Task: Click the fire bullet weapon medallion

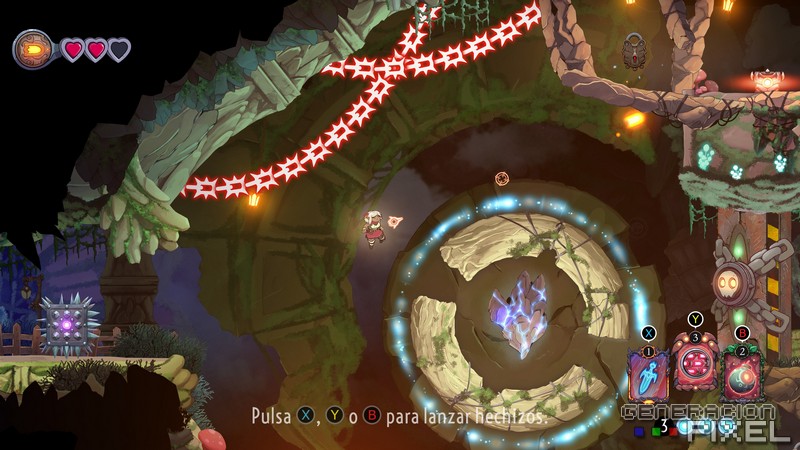Action: pos(34,48)
